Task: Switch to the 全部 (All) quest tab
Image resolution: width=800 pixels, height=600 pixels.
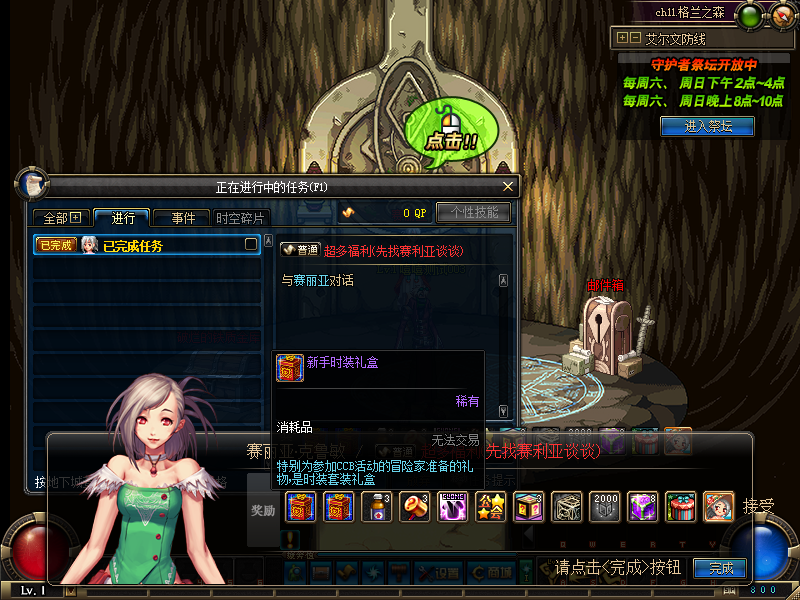Action: tap(62, 218)
